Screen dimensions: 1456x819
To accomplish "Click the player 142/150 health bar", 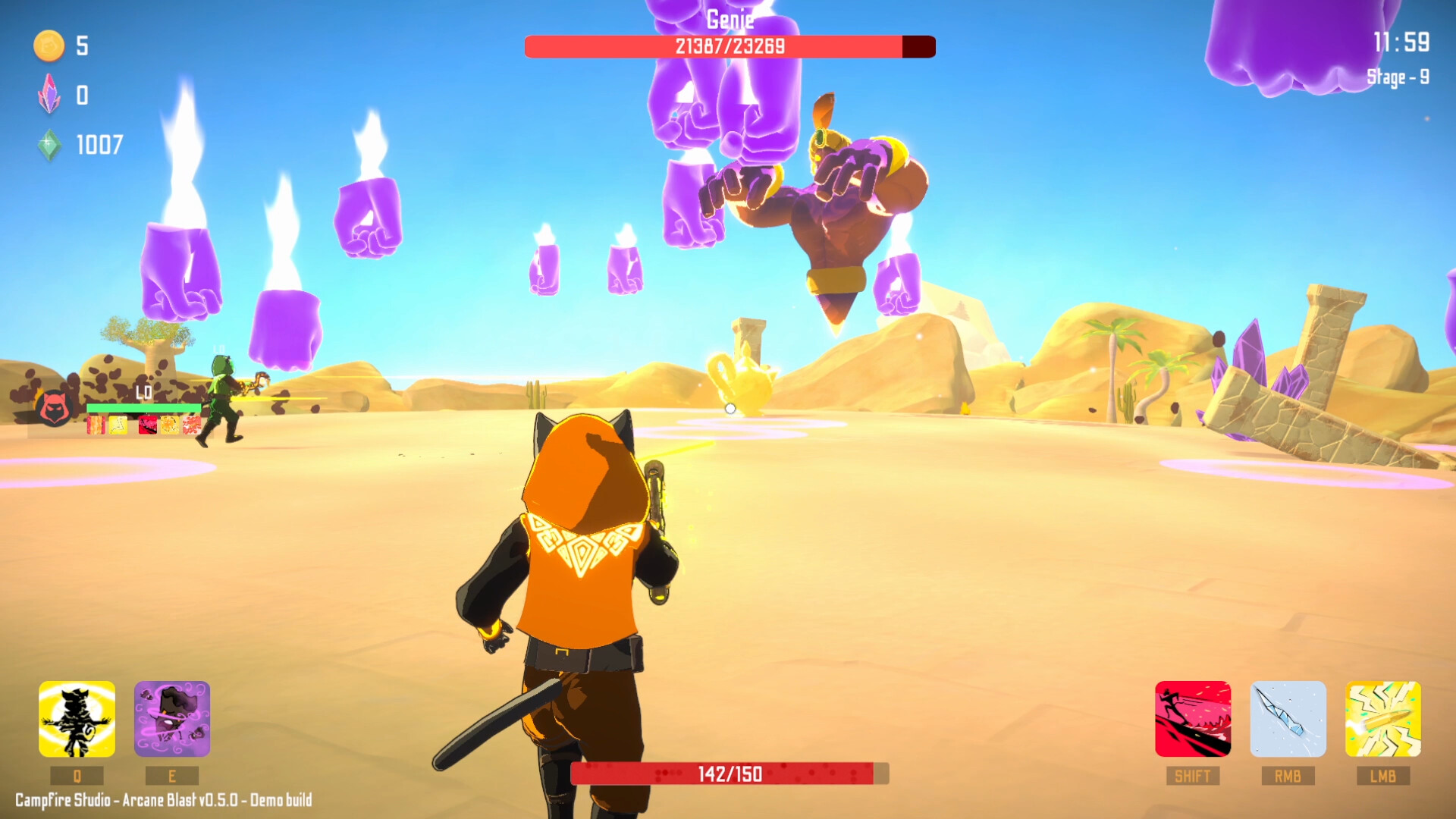I will 730,775.
